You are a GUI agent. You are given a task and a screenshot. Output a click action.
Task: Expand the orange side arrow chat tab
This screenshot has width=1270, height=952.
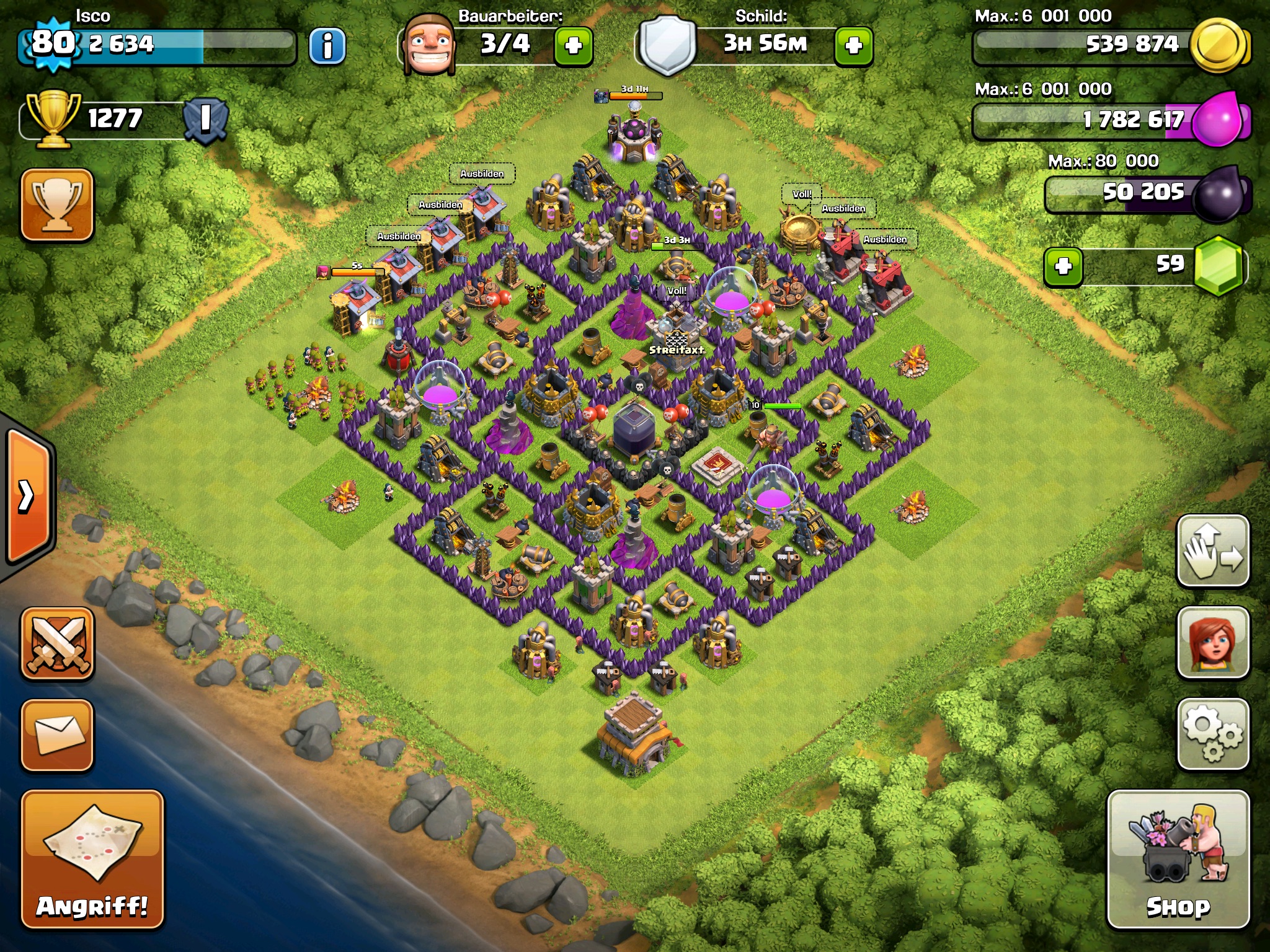(28, 496)
